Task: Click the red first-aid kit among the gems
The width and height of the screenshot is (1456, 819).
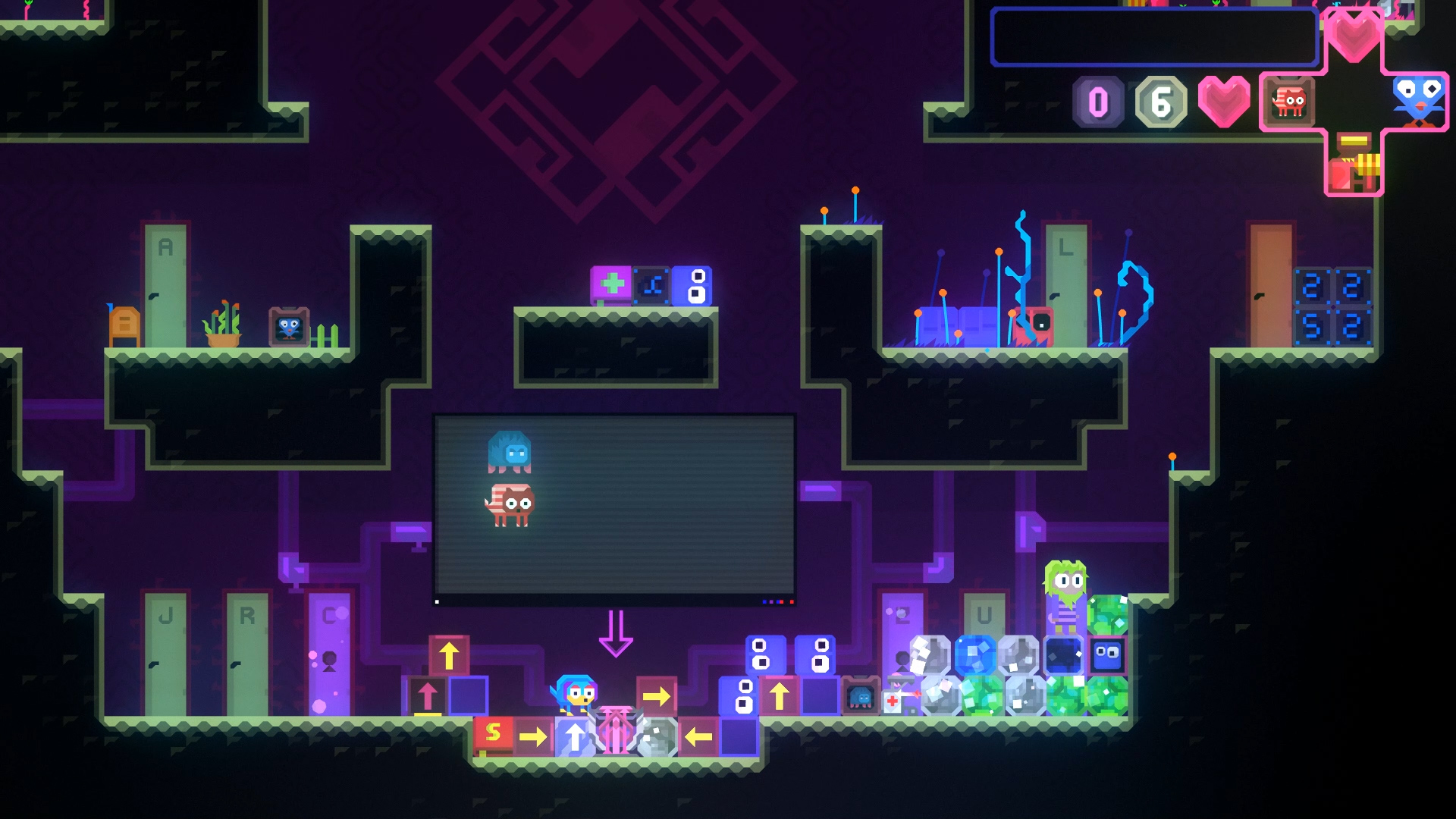Action: coord(892,701)
